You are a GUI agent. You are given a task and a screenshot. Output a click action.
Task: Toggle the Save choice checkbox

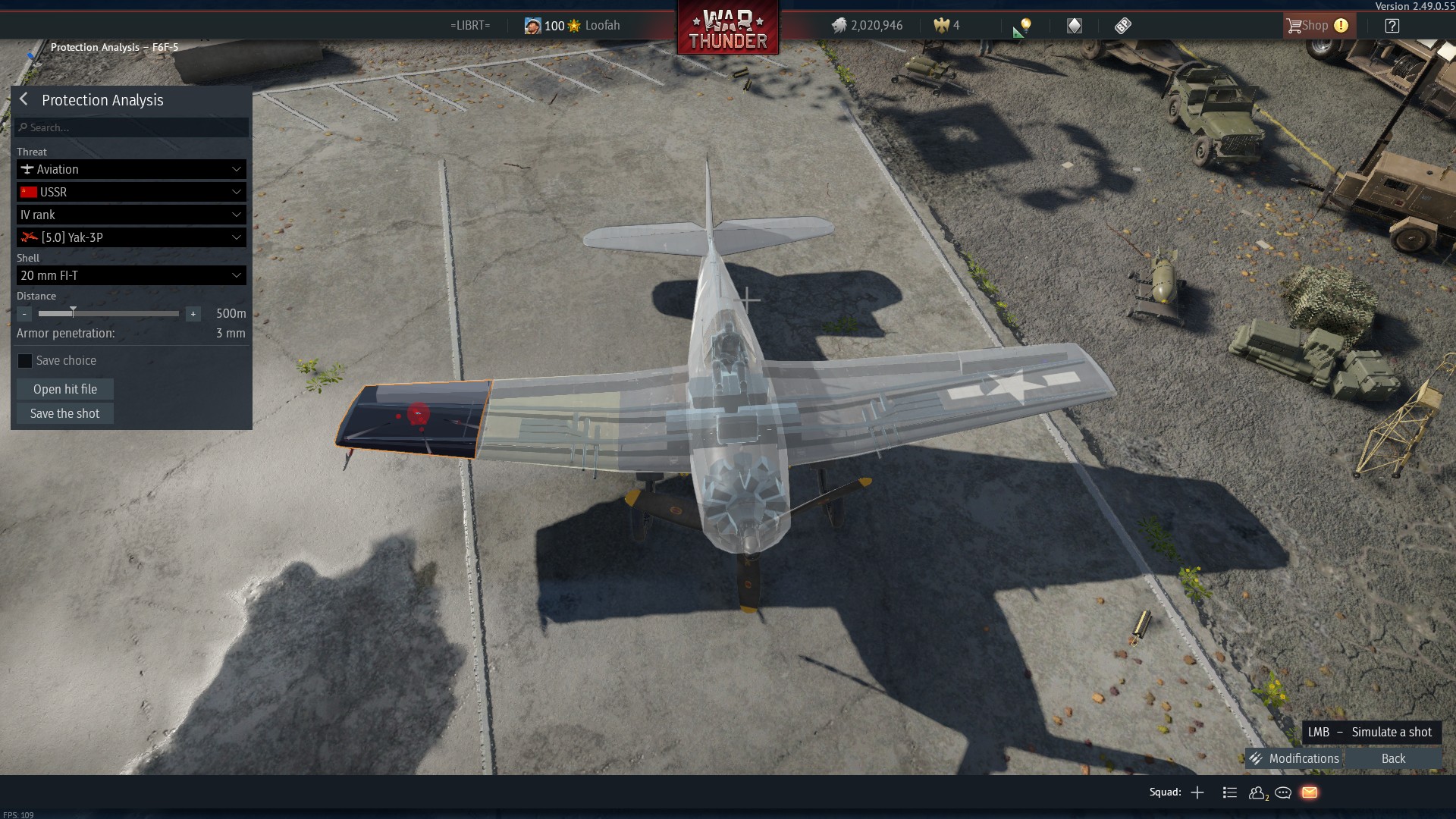pos(25,361)
